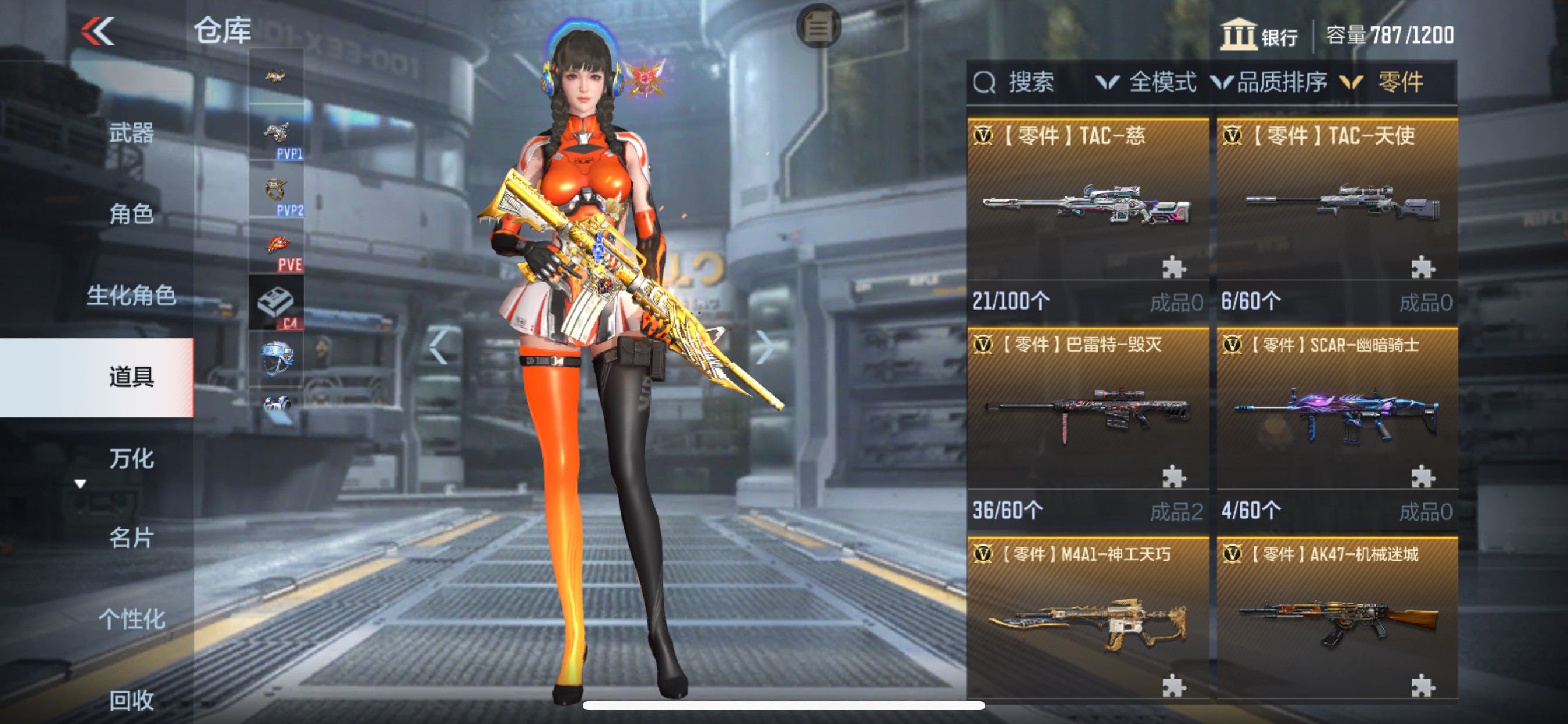Viewport: 1568px width, 724px height.
Task: Select the PVP1 loadout slot
Action: 276,133
